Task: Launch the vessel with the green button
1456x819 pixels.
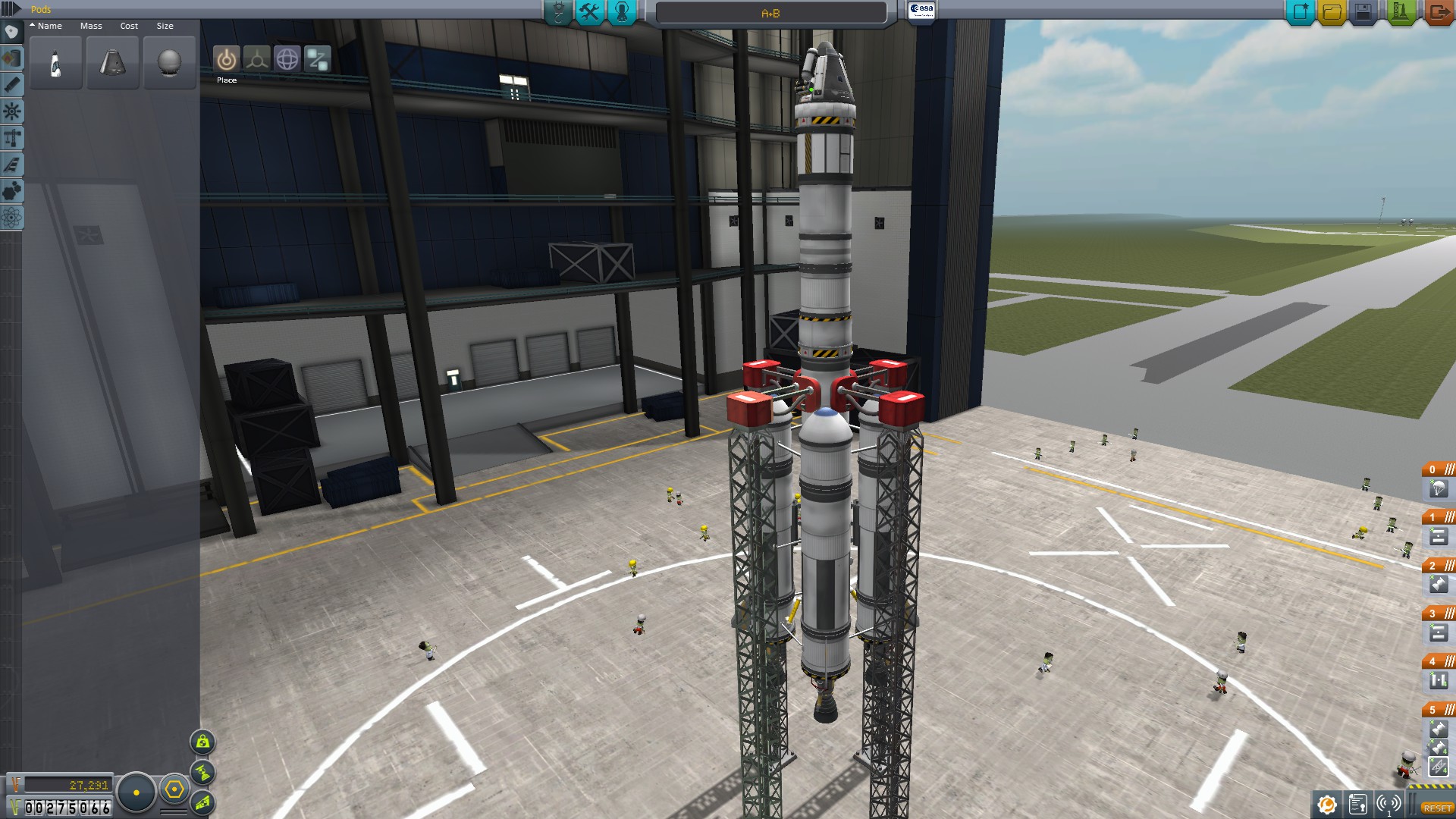Action: click(1399, 12)
